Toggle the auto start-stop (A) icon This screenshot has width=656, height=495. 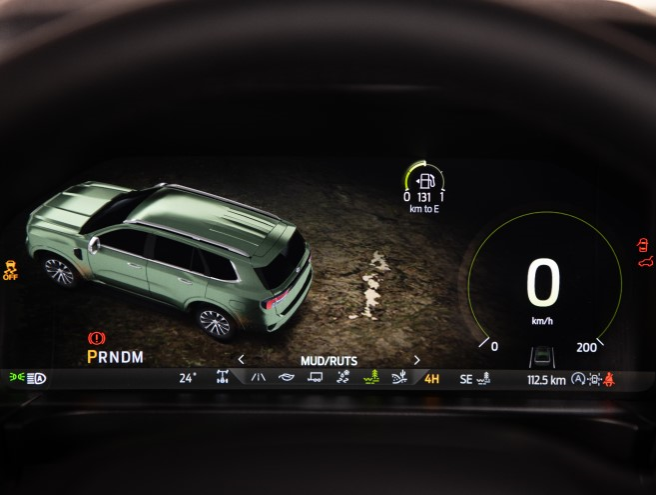[x=578, y=379]
